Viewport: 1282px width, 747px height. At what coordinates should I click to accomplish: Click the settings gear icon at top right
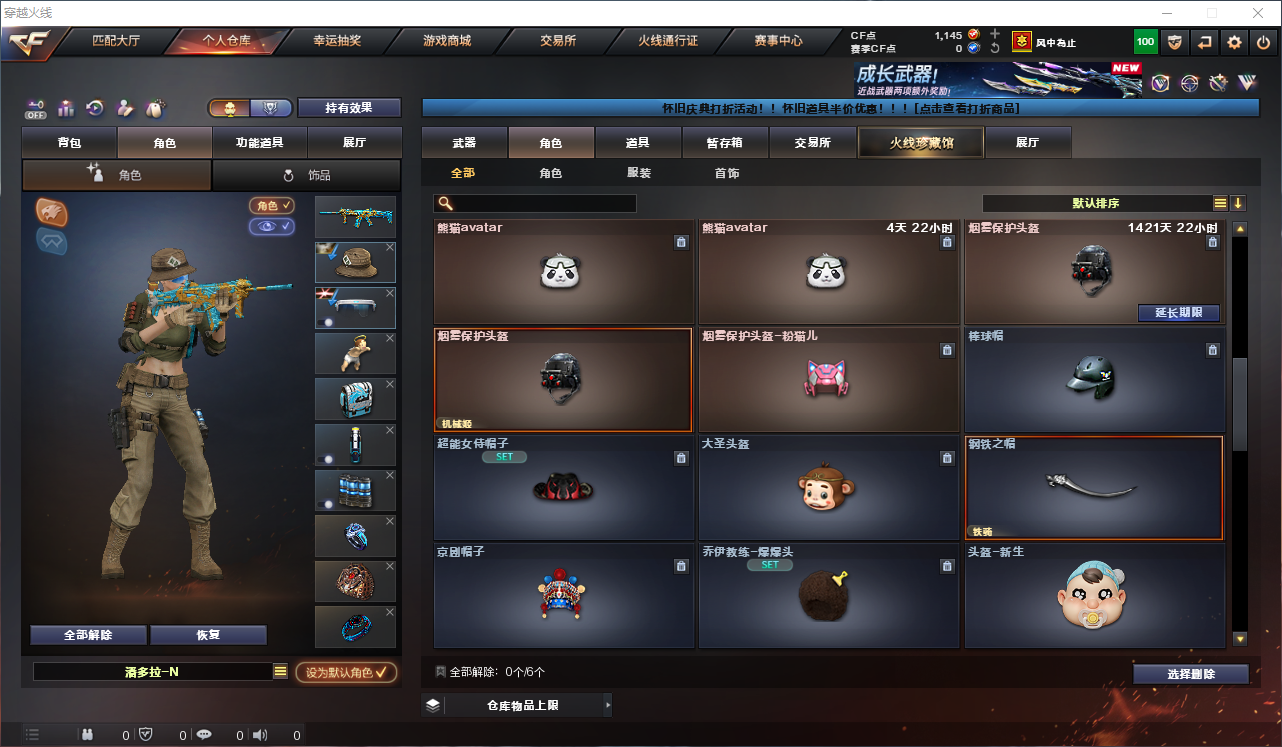pyautogui.click(x=1233, y=42)
